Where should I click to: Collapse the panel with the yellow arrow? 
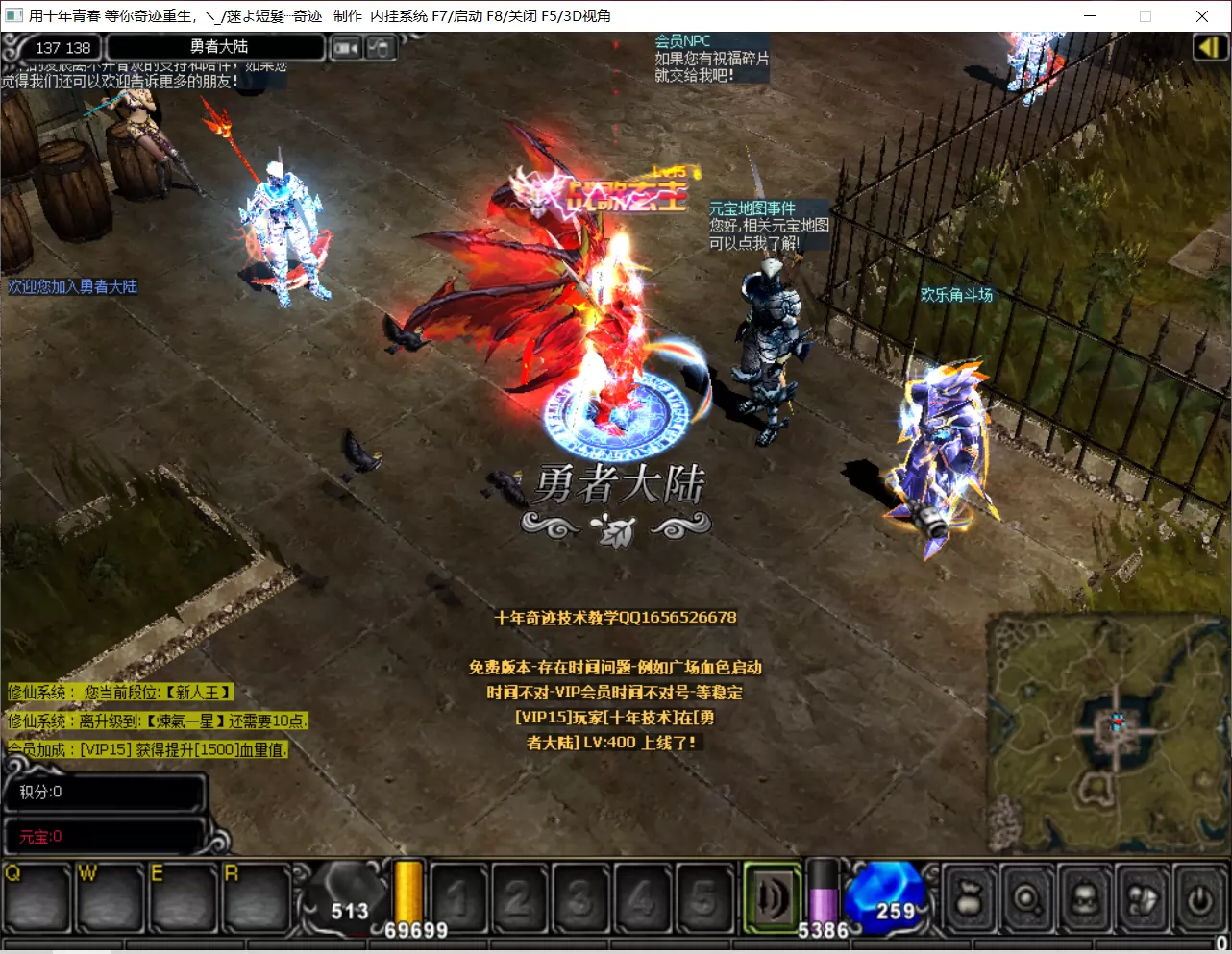[1207, 47]
